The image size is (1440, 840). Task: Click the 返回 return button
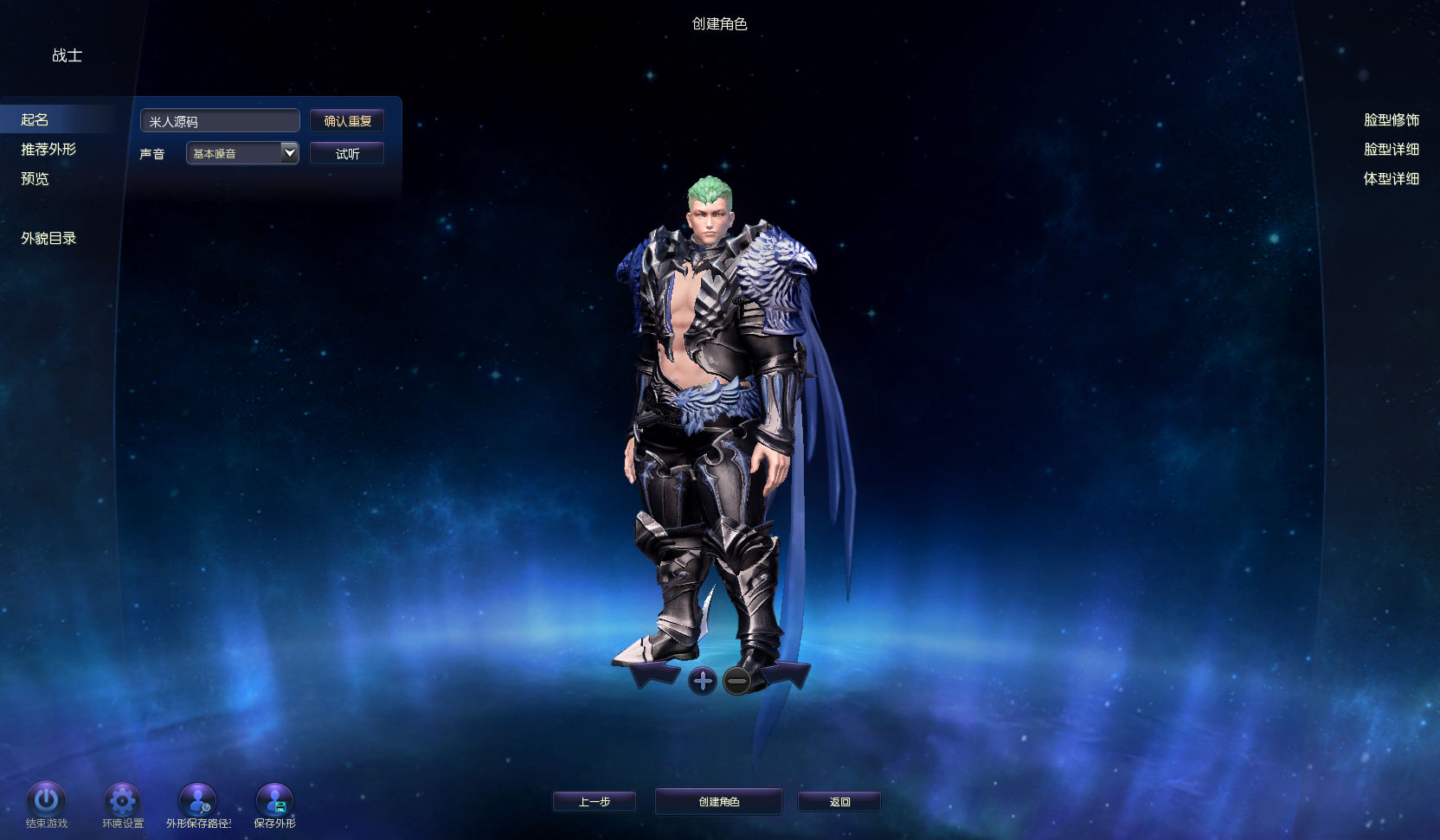839,802
